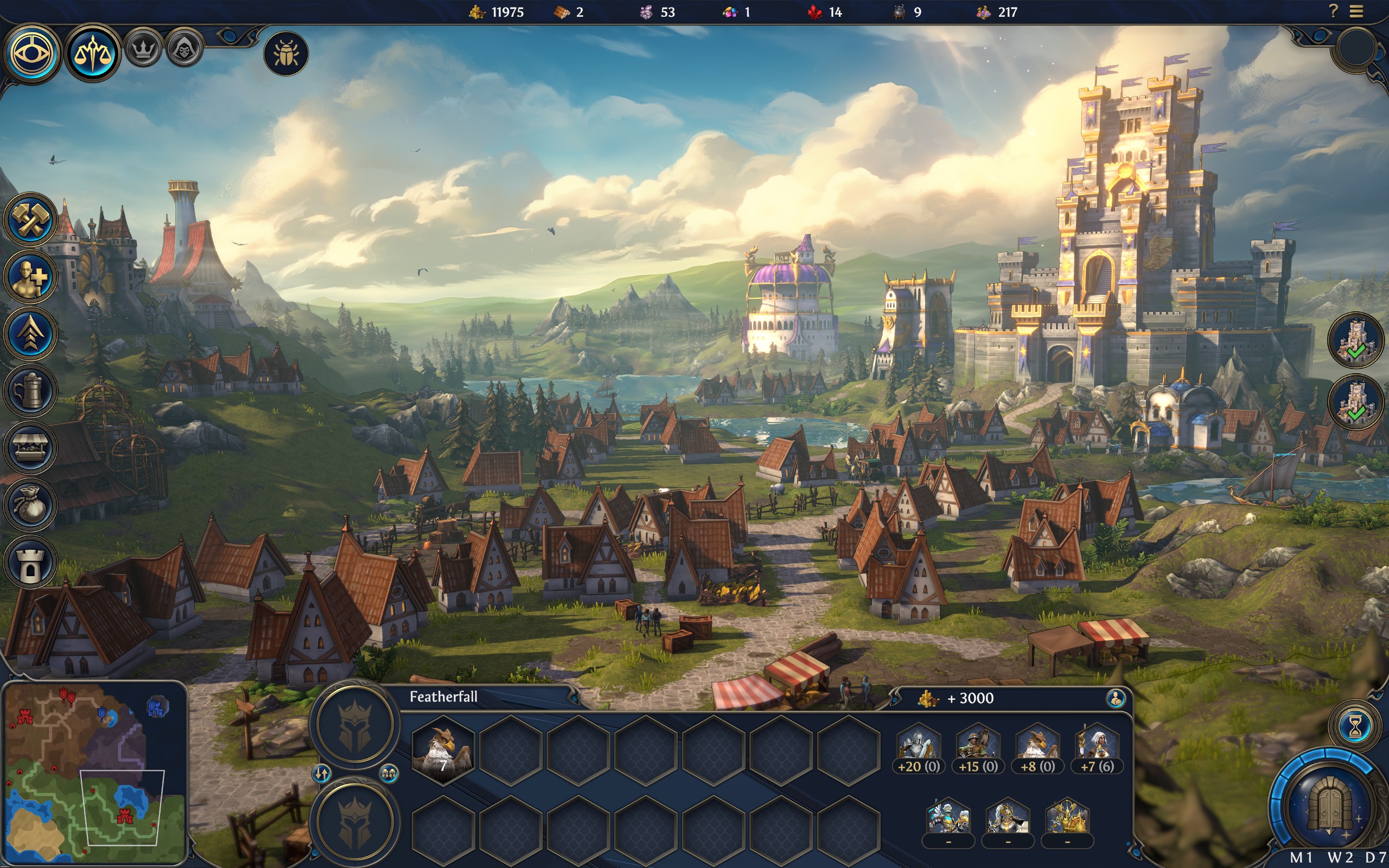1389x868 pixels.
Task: Open the eye overview button
Action: pyautogui.click(x=32, y=54)
